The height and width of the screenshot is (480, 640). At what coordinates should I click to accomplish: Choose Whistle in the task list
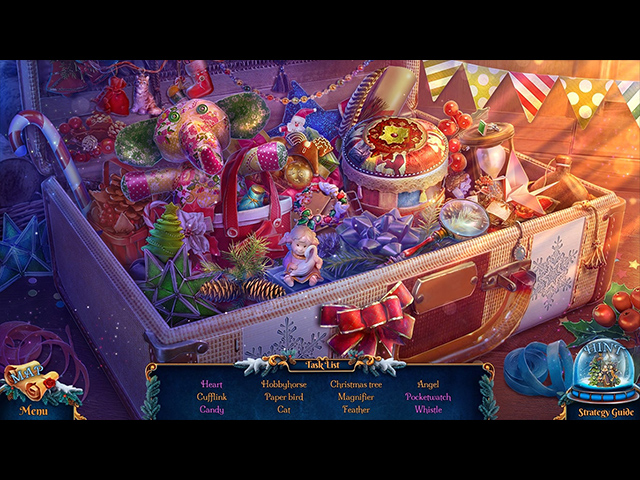tap(428, 410)
